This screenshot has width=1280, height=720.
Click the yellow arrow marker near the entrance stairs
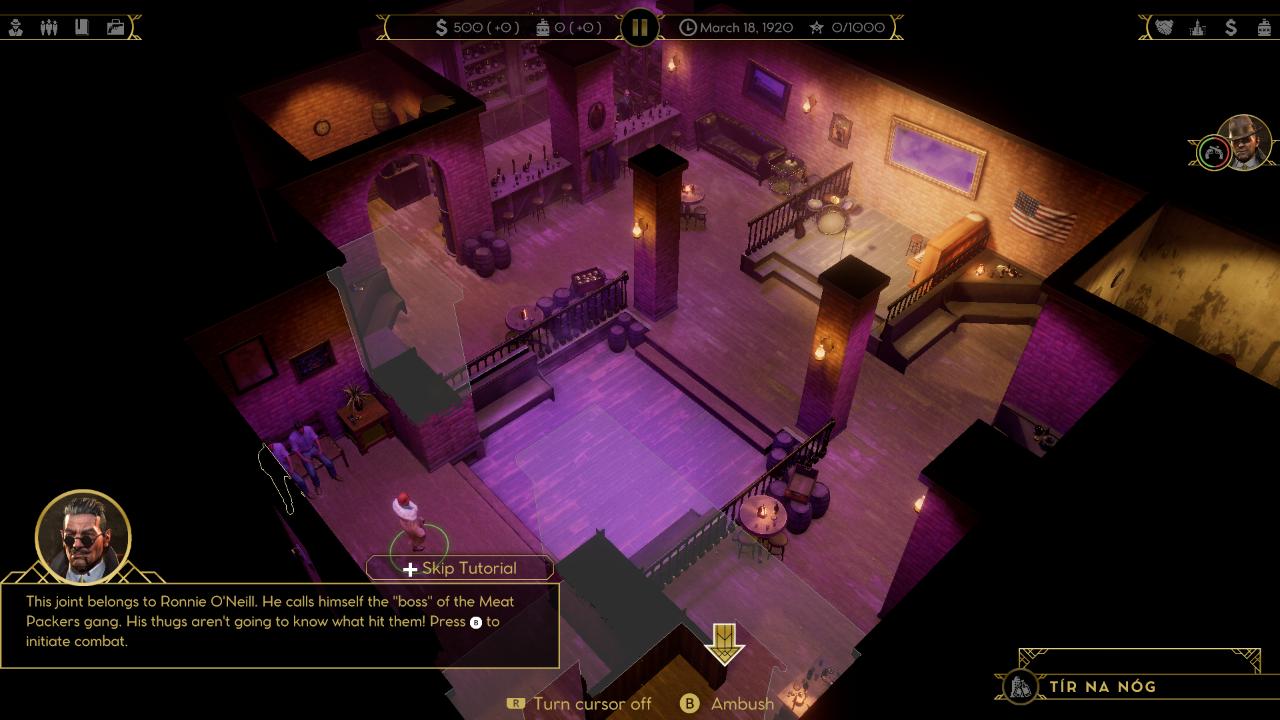click(x=724, y=645)
